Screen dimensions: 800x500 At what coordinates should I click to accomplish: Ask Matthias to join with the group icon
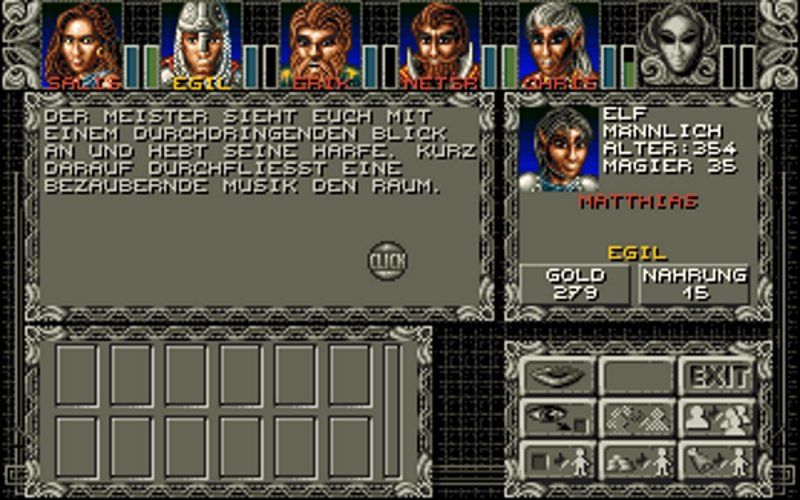(x=717, y=419)
